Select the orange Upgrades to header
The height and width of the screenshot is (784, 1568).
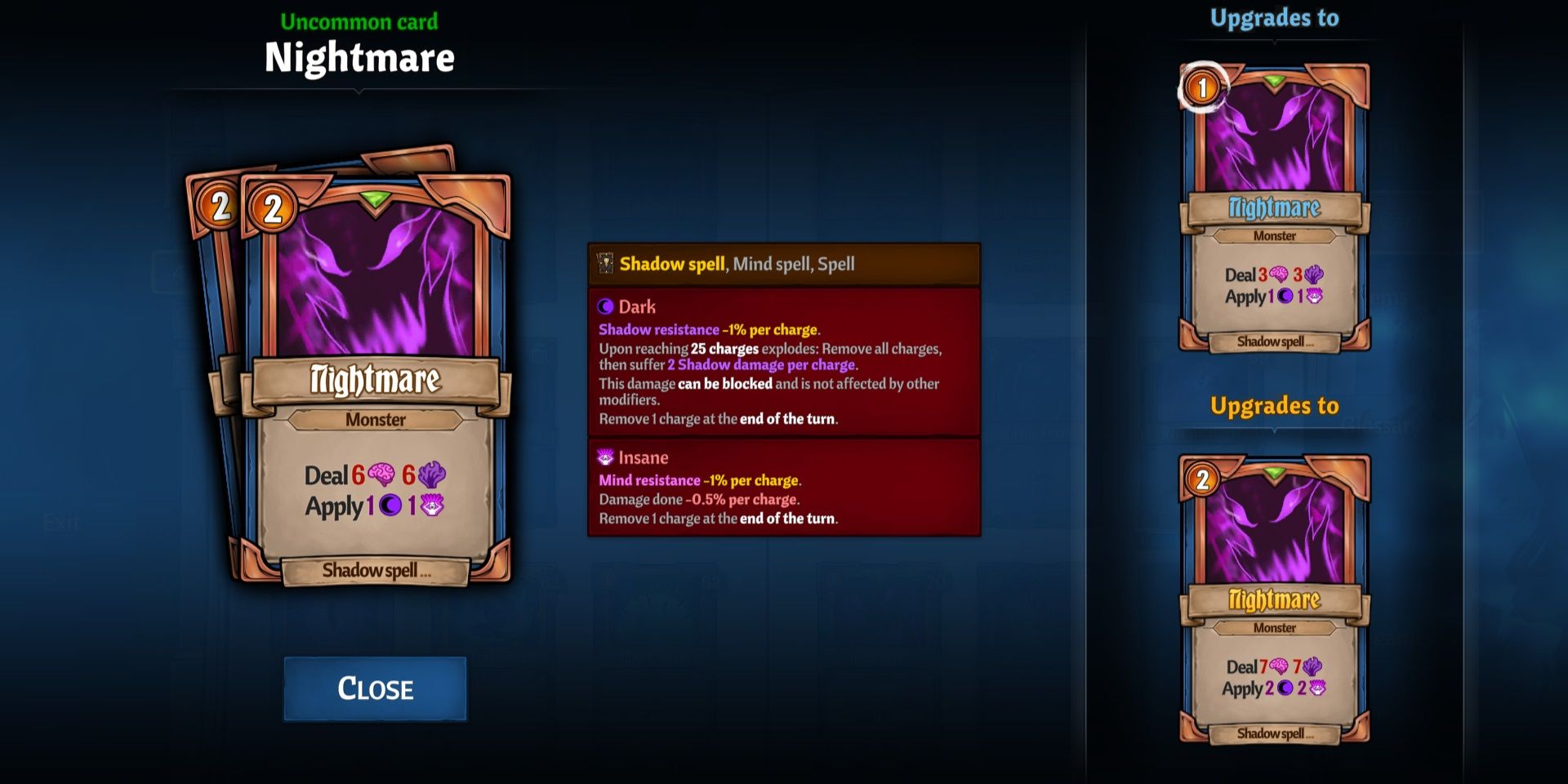pos(1276,404)
